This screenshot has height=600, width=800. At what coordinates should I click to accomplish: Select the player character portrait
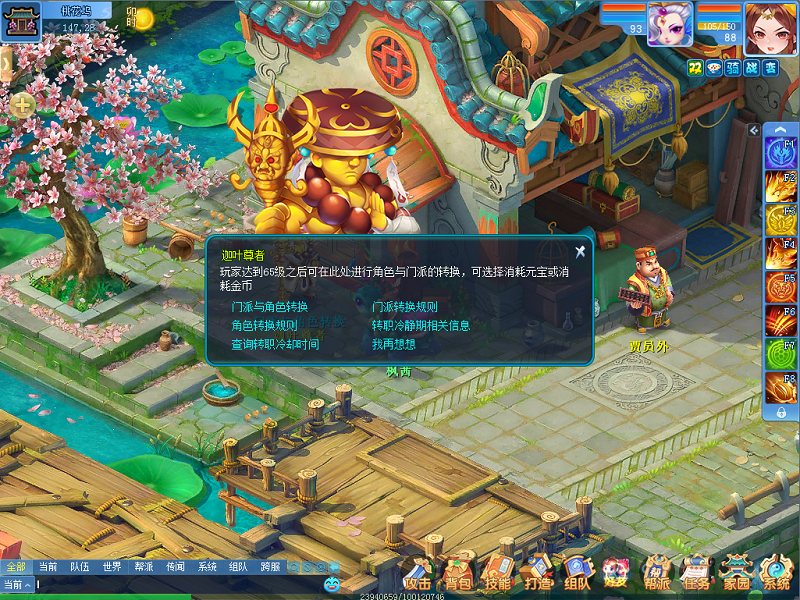pyautogui.click(x=762, y=26)
